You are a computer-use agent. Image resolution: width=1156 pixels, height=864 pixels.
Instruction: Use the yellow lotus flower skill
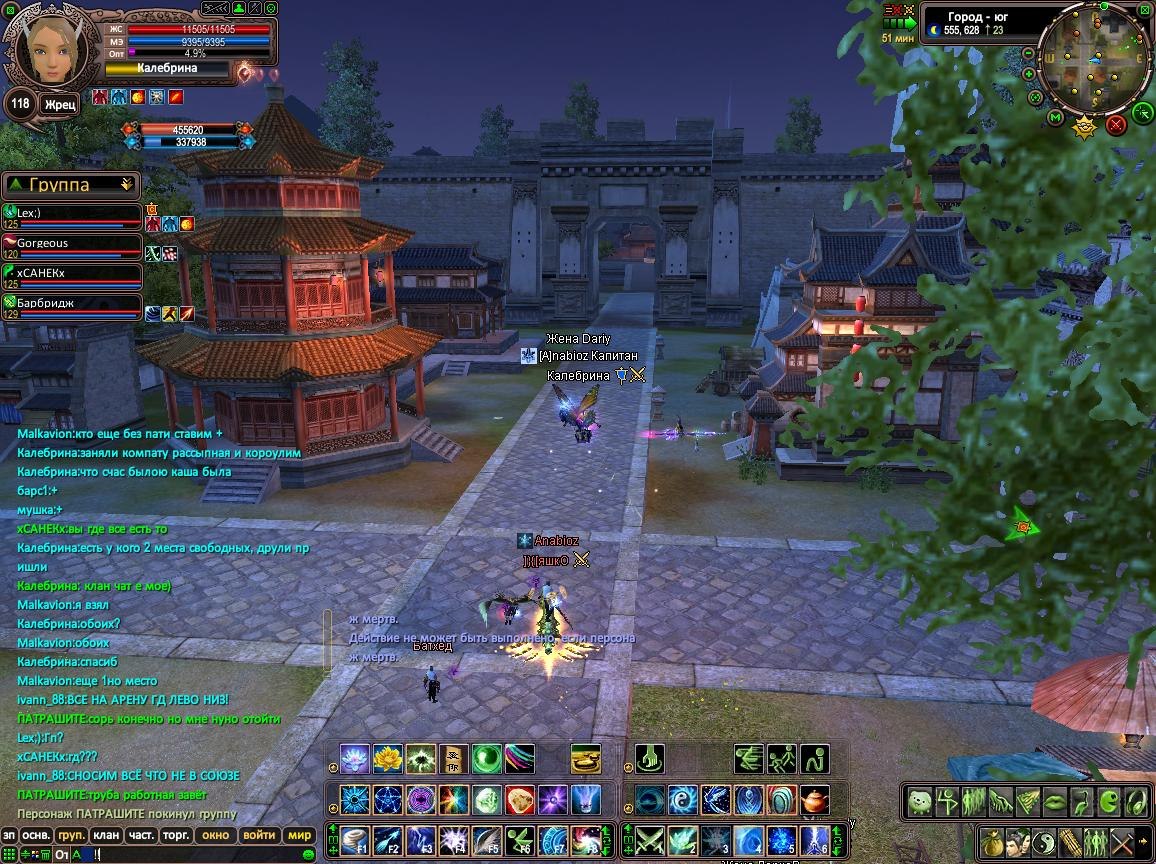coord(387,760)
